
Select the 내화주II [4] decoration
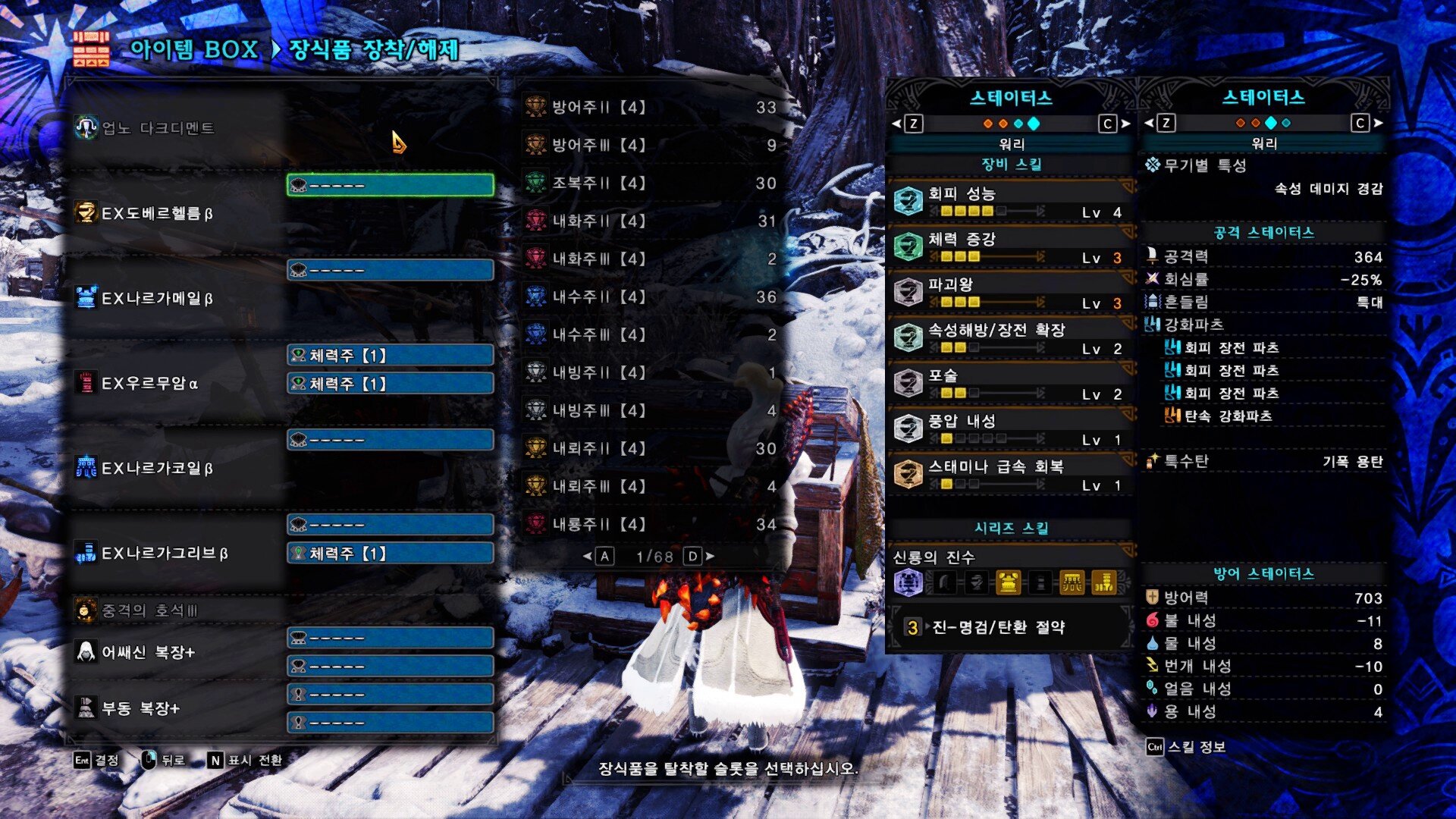(x=652, y=221)
